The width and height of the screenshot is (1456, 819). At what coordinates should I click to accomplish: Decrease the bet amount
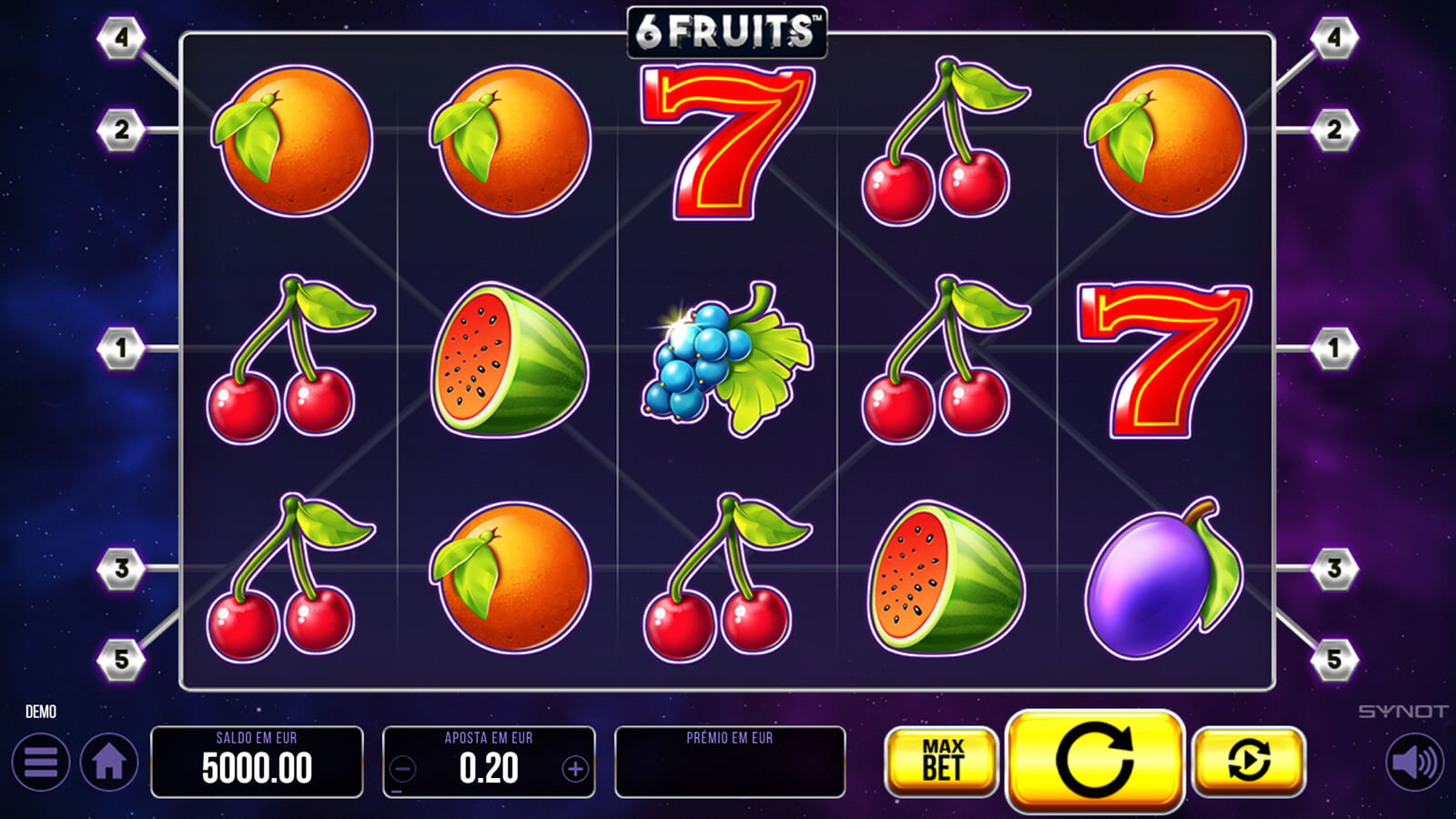tap(403, 770)
